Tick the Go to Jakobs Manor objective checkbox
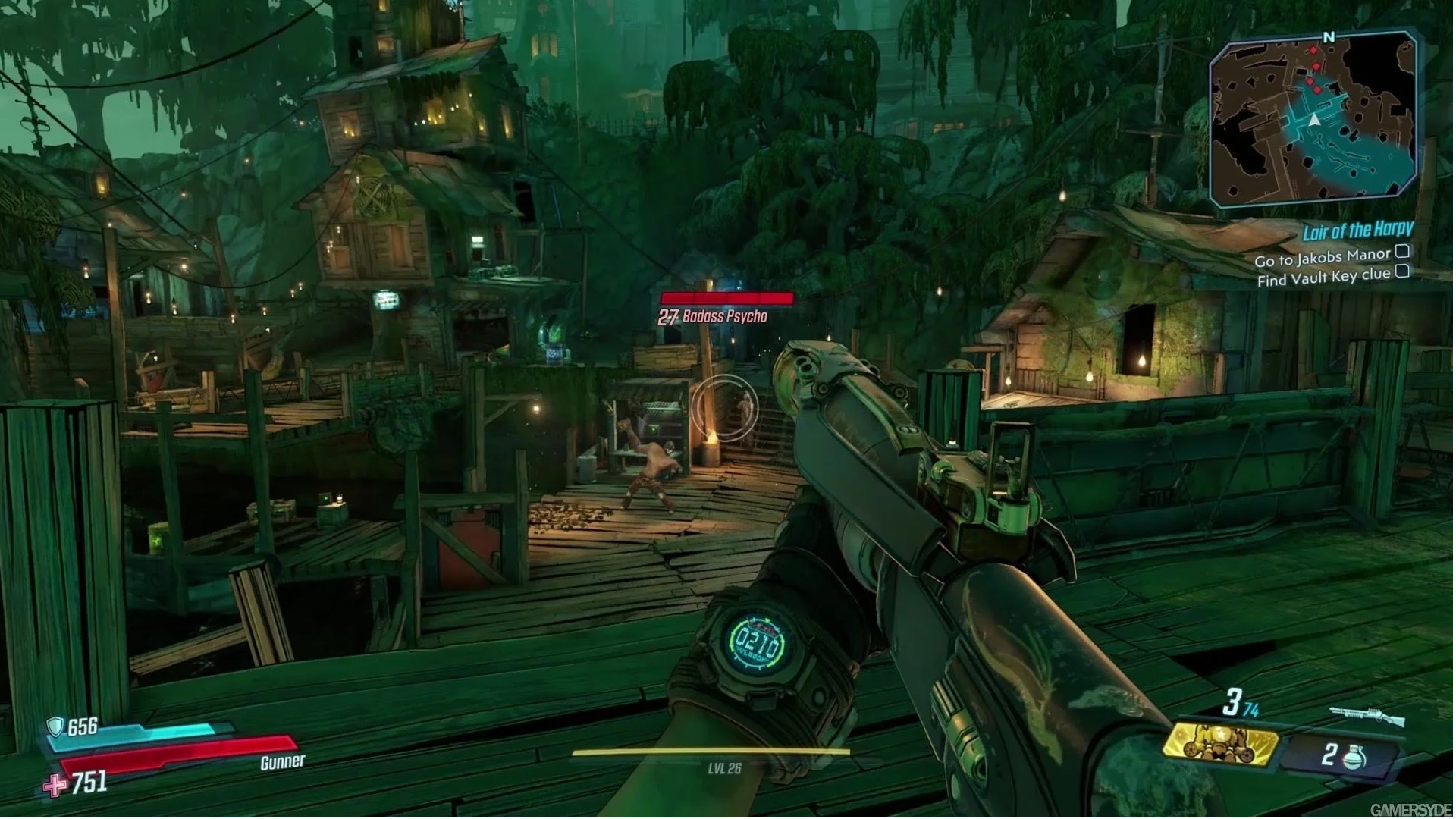This screenshot has height=819, width=1456. pyautogui.click(x=1403, y=251)
